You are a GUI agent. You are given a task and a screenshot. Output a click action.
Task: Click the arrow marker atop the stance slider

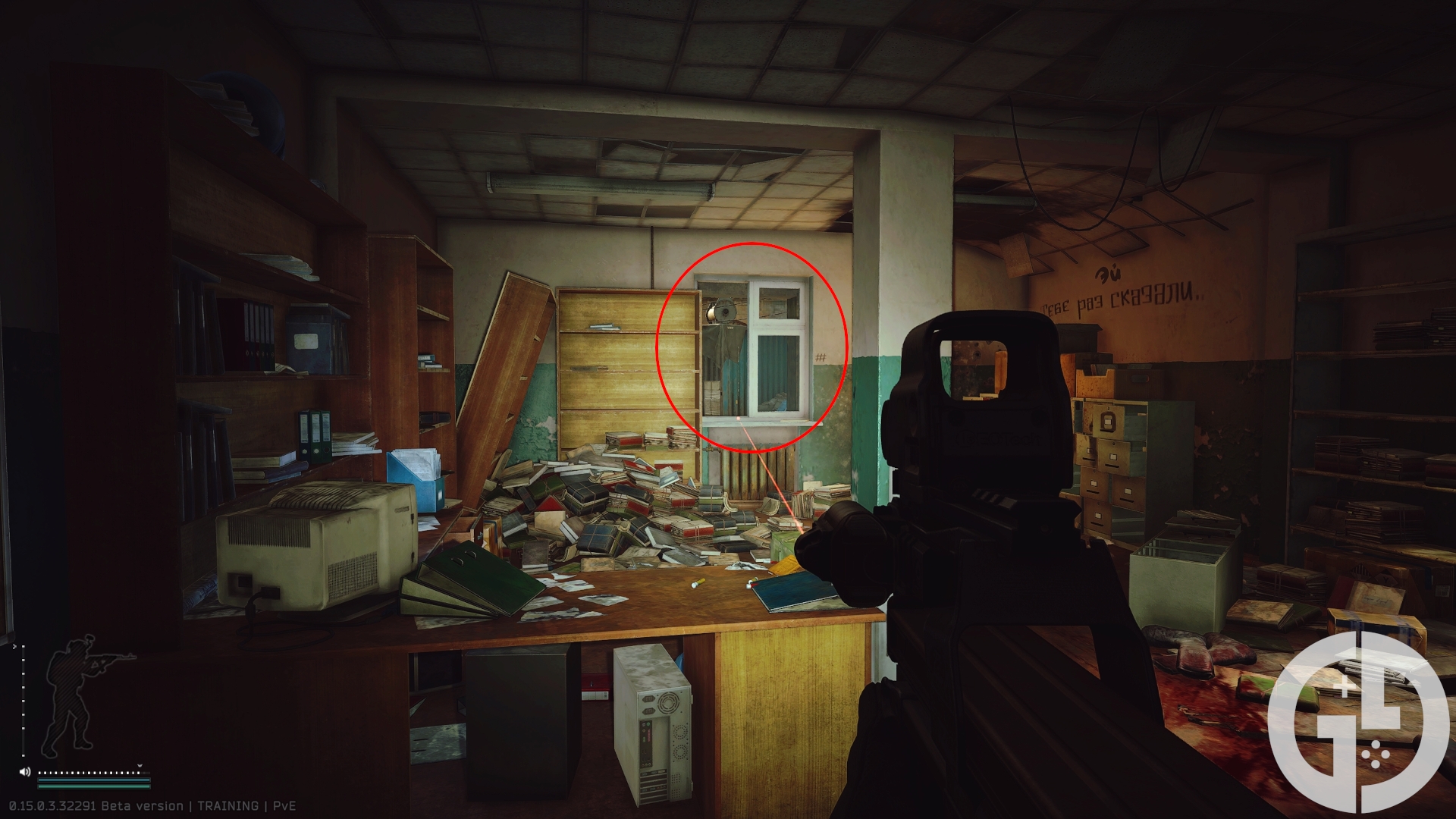click(14, 646)
